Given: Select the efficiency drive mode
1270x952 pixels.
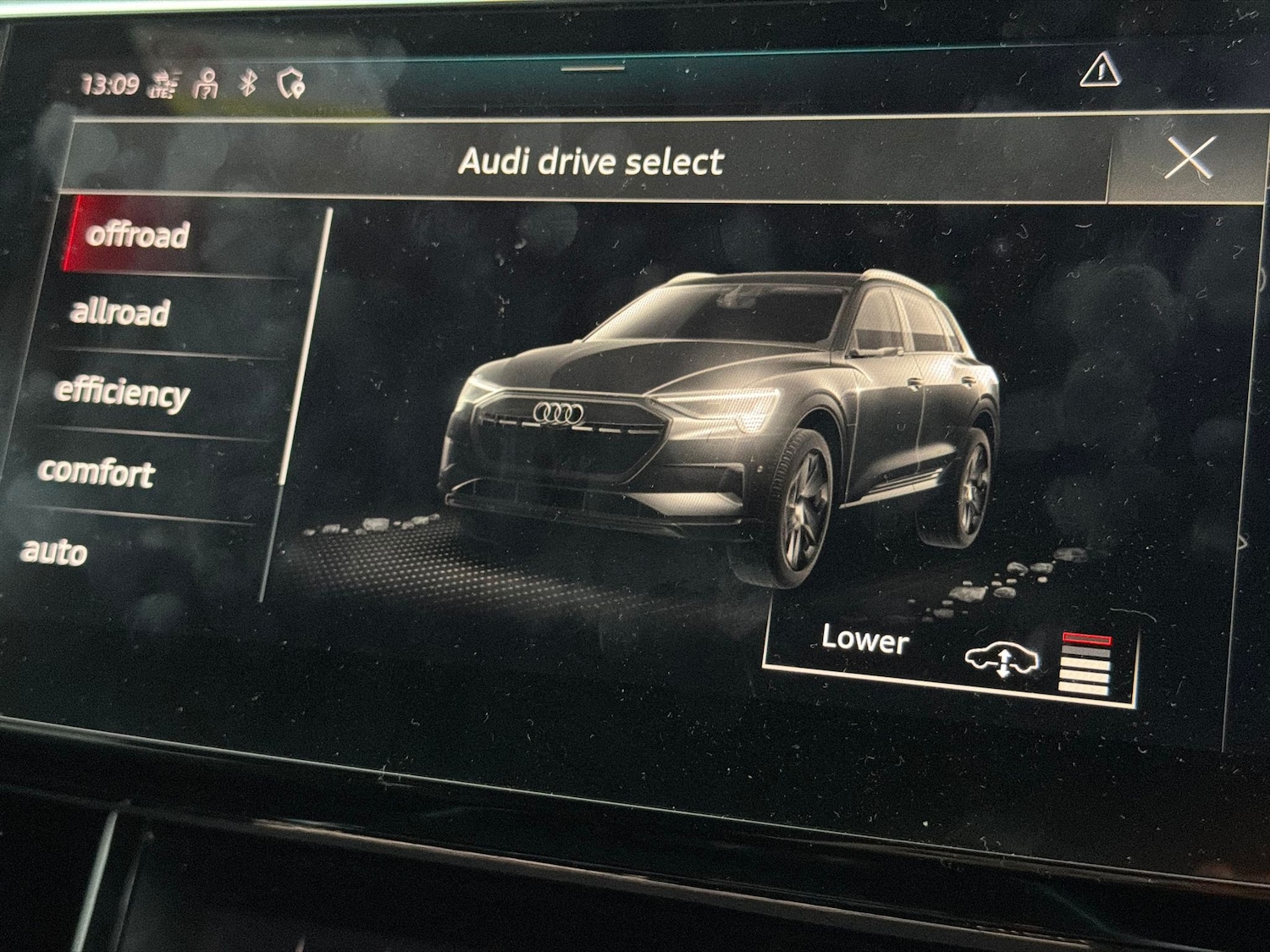Looking at the screenshot, I should coord(123,392).
